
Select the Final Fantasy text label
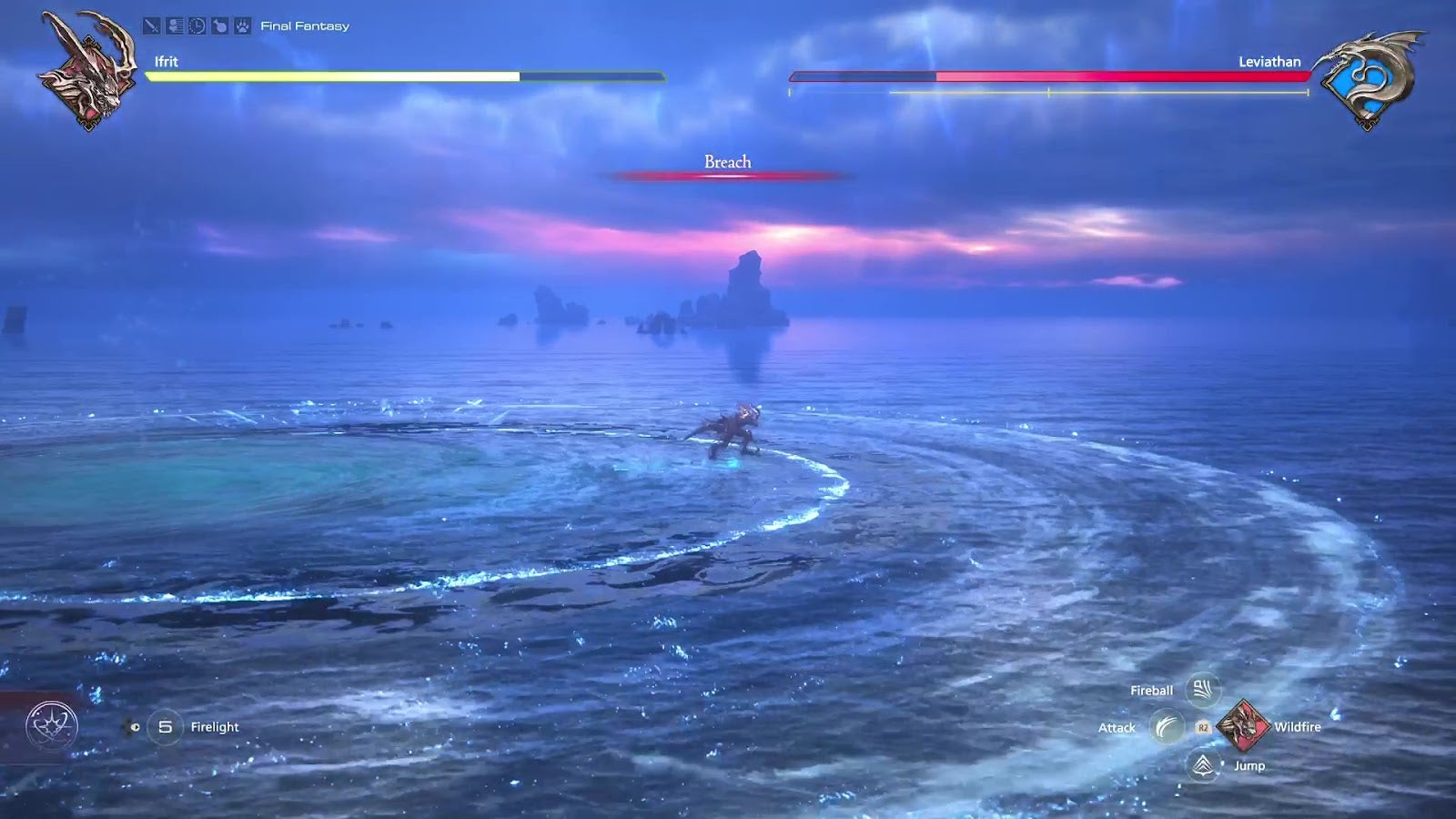(304, 25)
